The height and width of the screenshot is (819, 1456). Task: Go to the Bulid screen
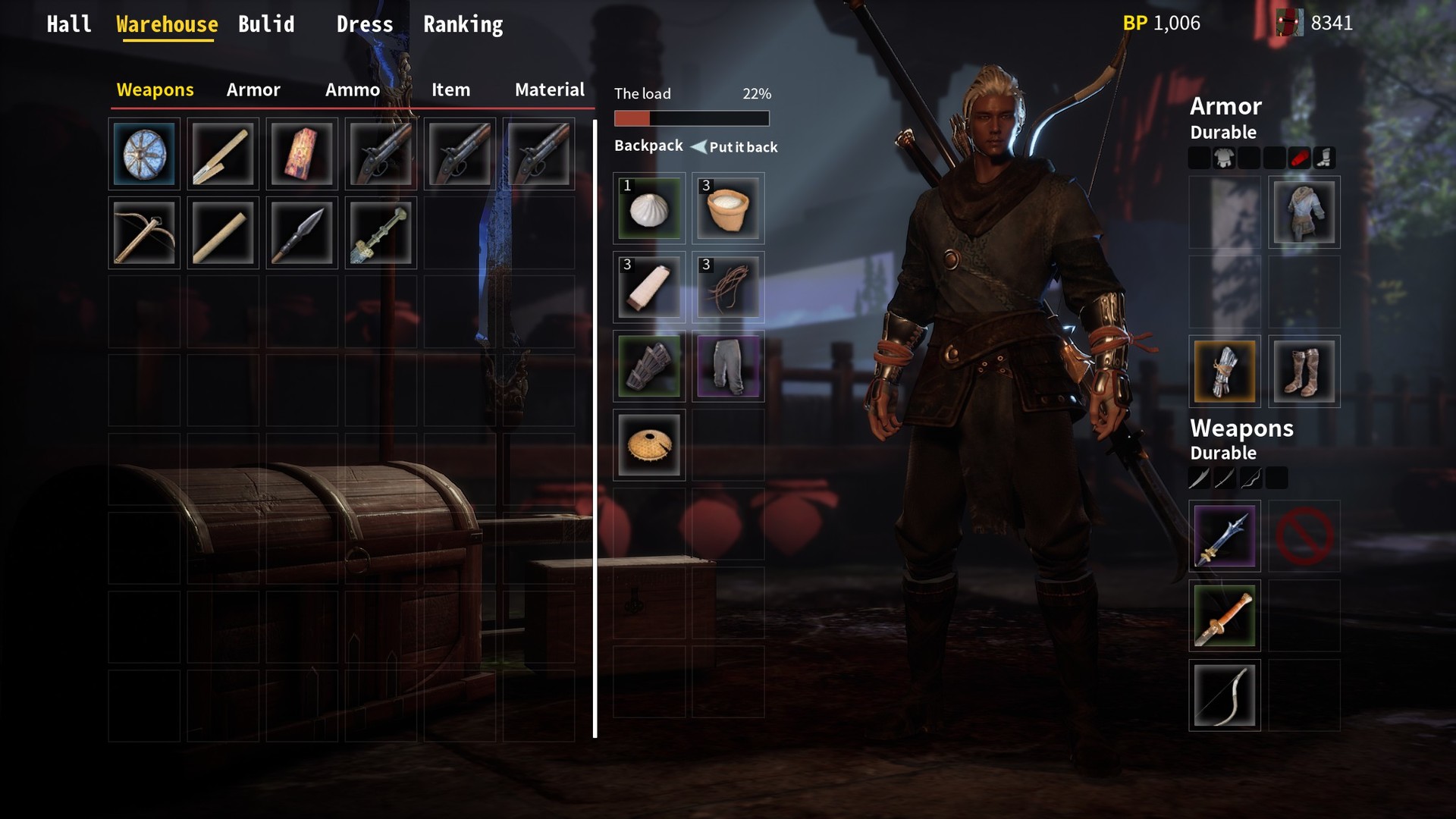pyautogui.click(x=266, y=24)
